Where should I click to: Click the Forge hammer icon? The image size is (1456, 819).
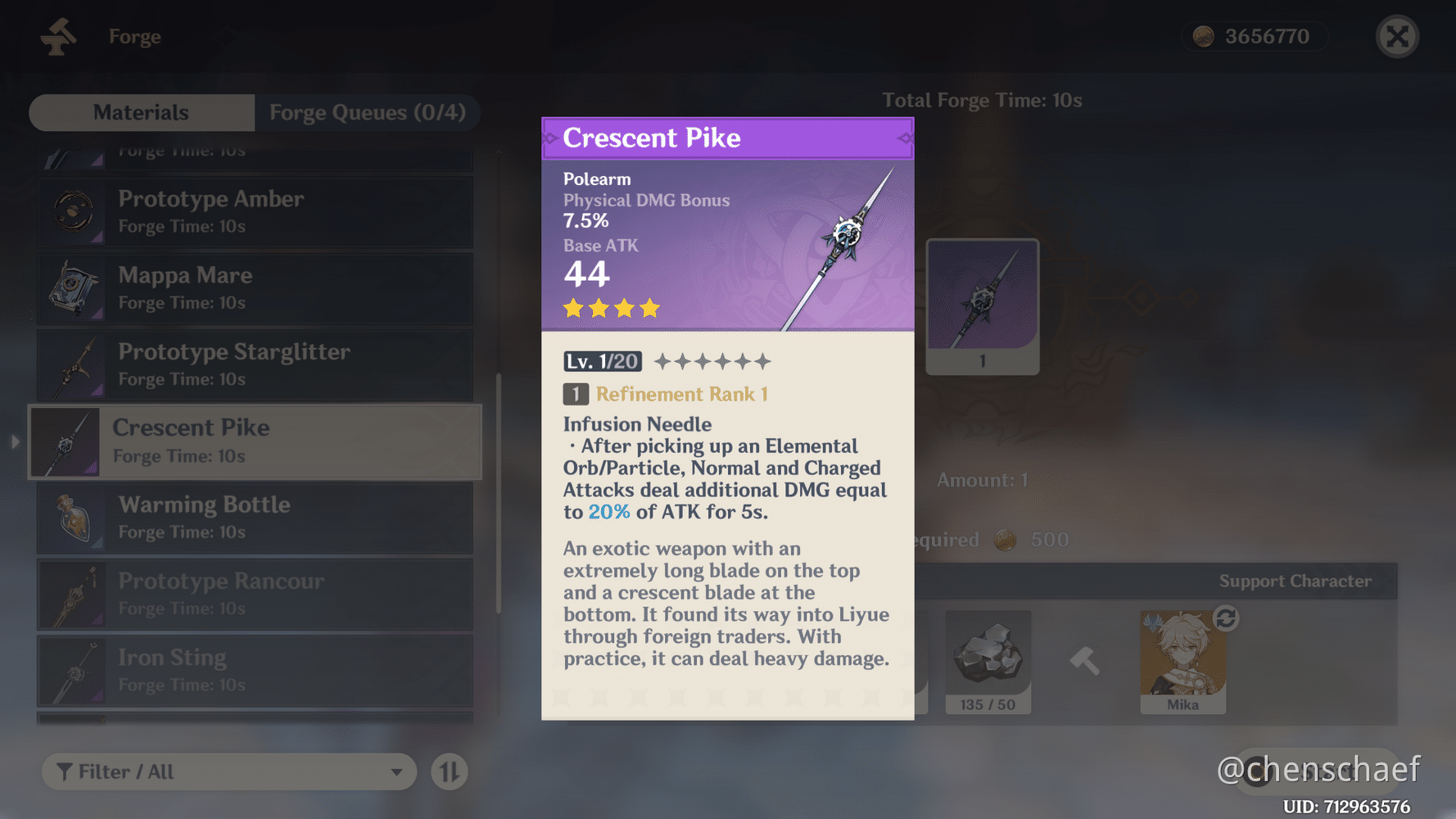click(57, 36)
